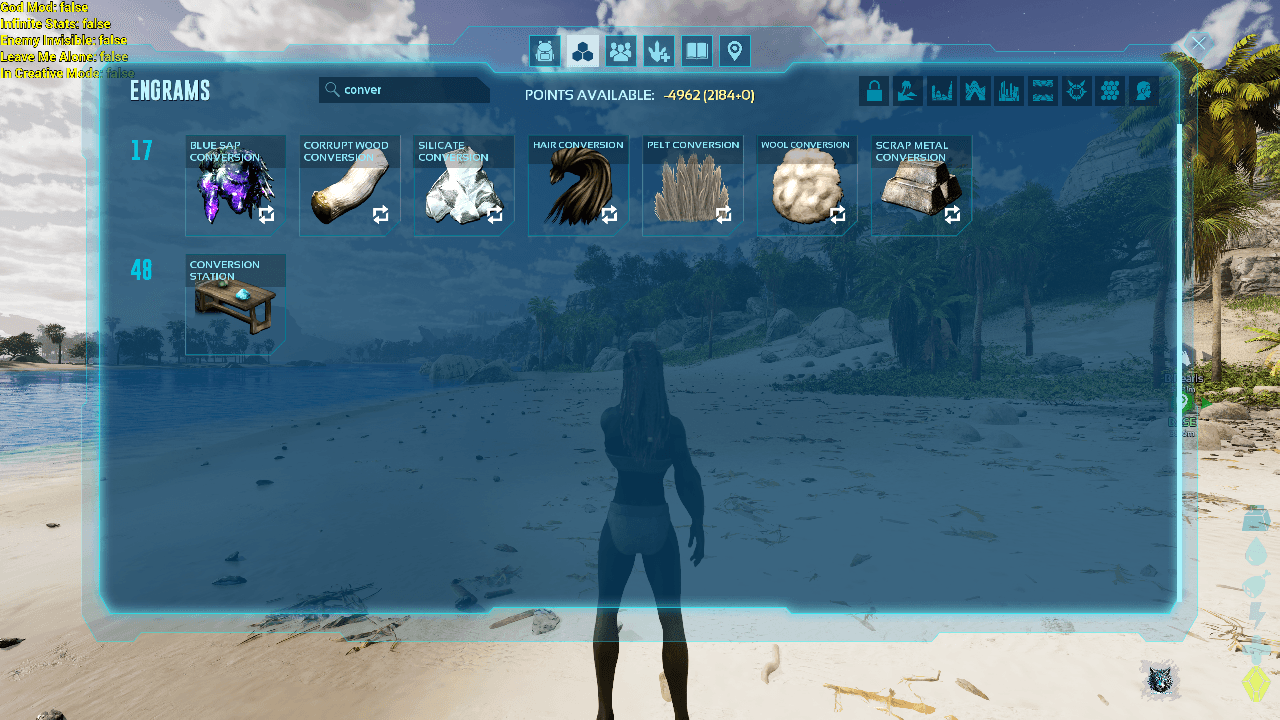Select the Blue Sap Conversion engram
Screen dimensions: 1280x720
tap(235, 187)
